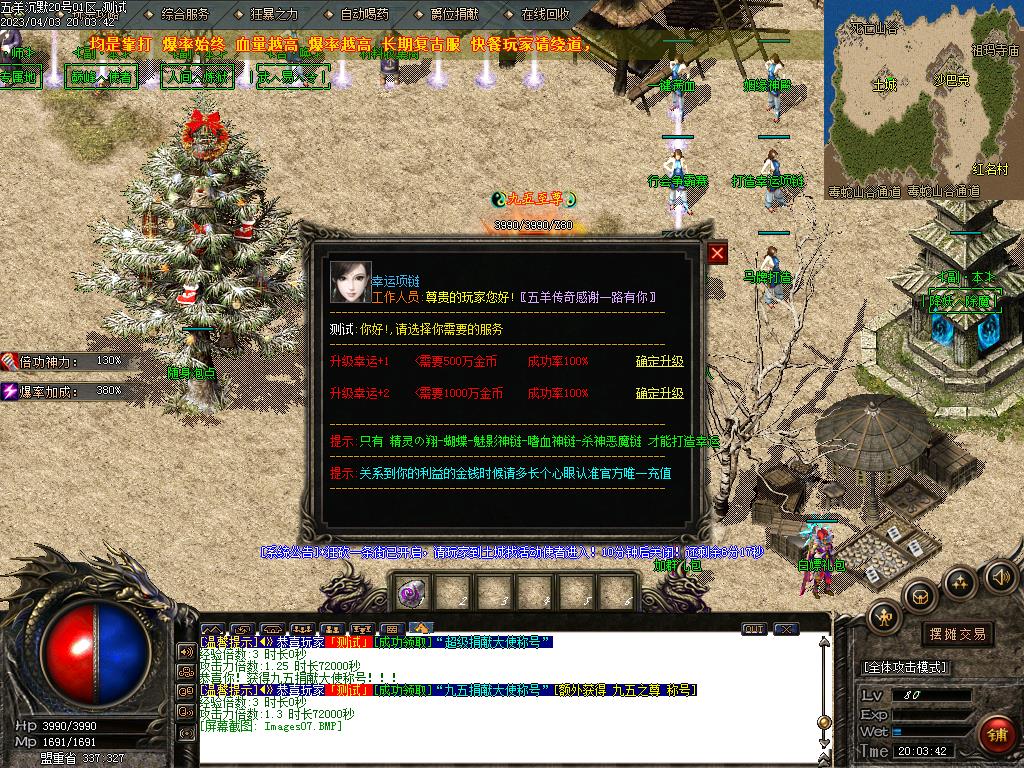Click the OUT button above chat
Screen dimensions: 1024x768
pos(754,629)
